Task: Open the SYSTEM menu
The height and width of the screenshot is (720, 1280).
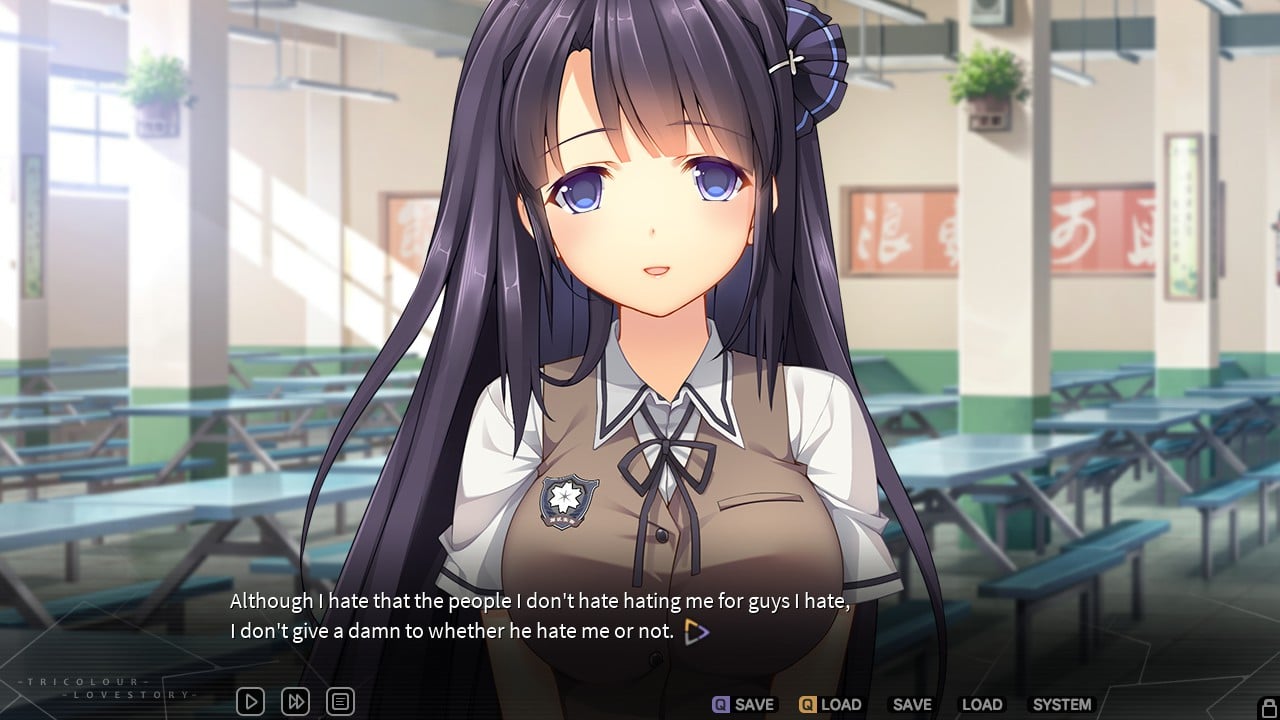Action: (1062, 704)
